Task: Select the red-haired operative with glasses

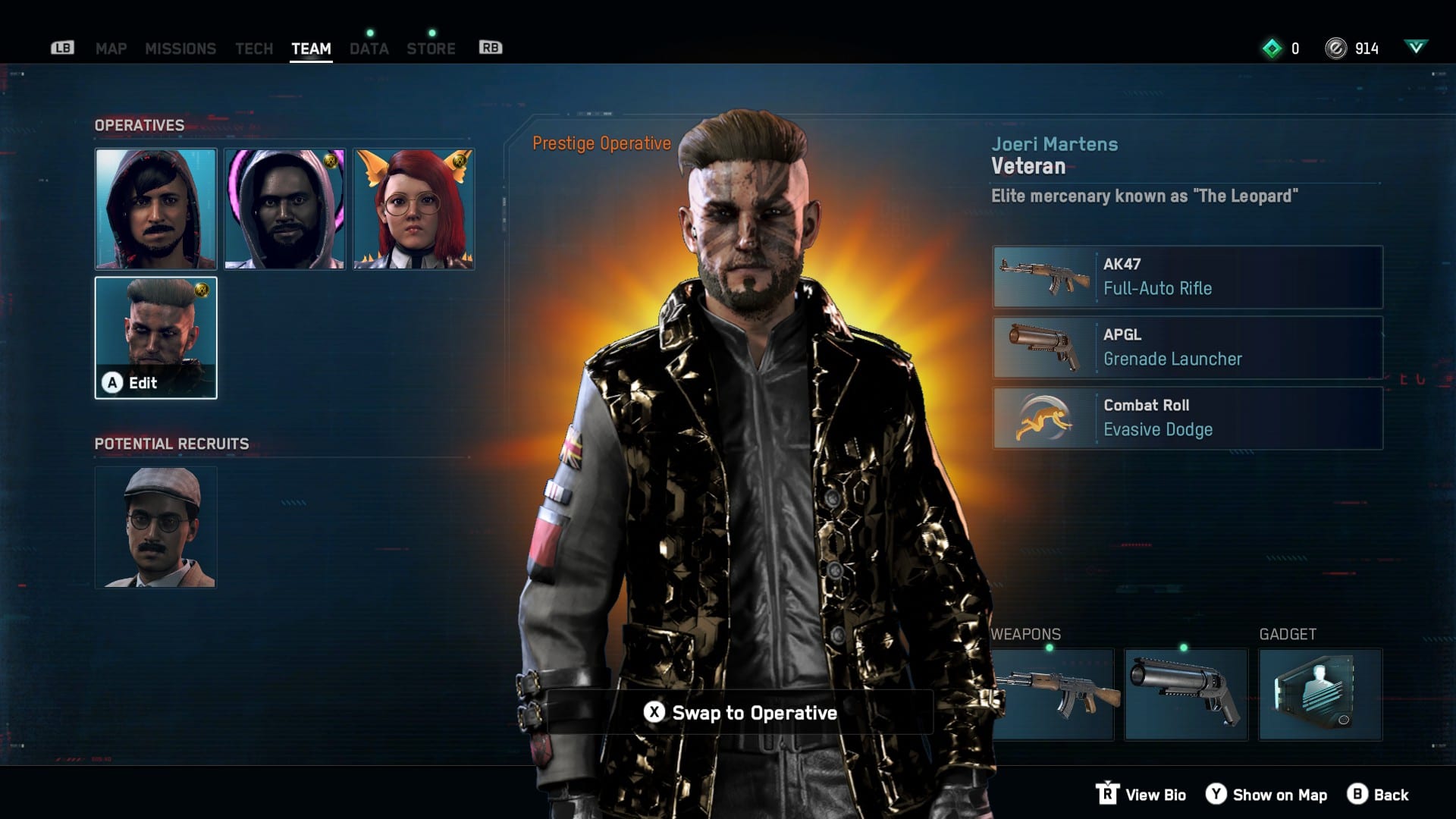Action: pyautogui.click(x=414, y=209)
